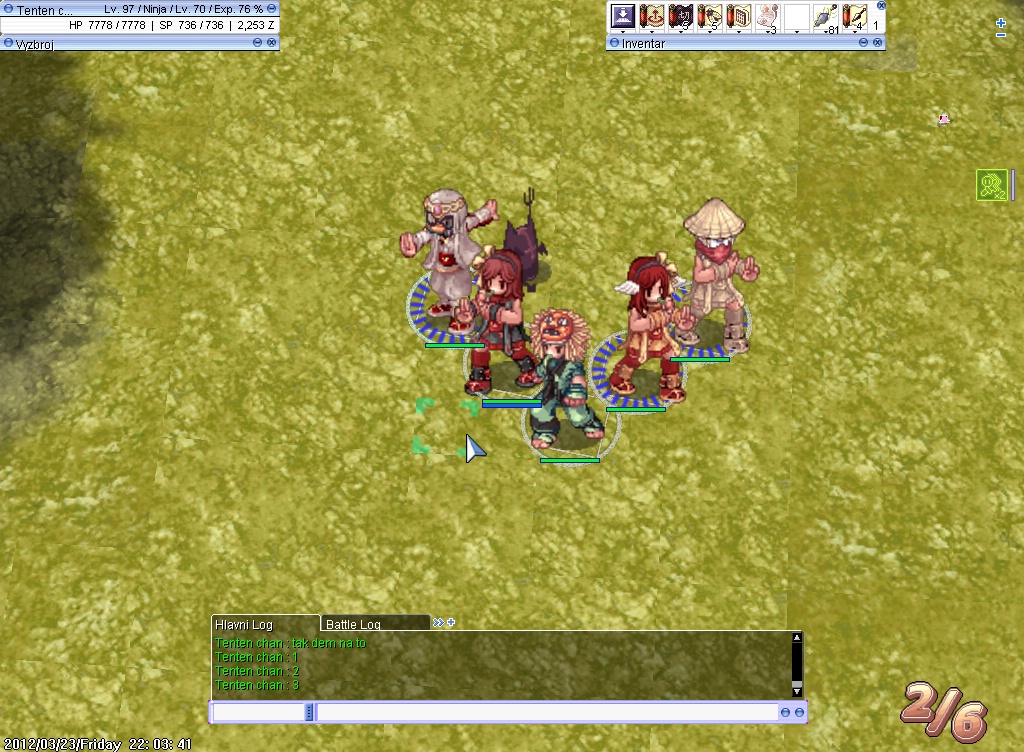Click the chat message input field

point(547,712)
